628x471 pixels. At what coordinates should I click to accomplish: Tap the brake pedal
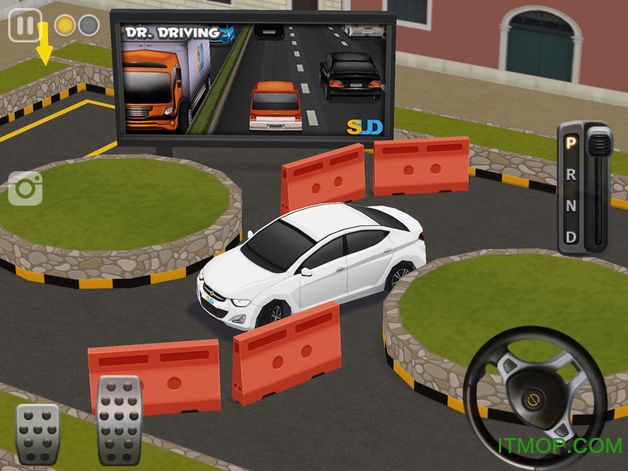(x=38, y=432)
